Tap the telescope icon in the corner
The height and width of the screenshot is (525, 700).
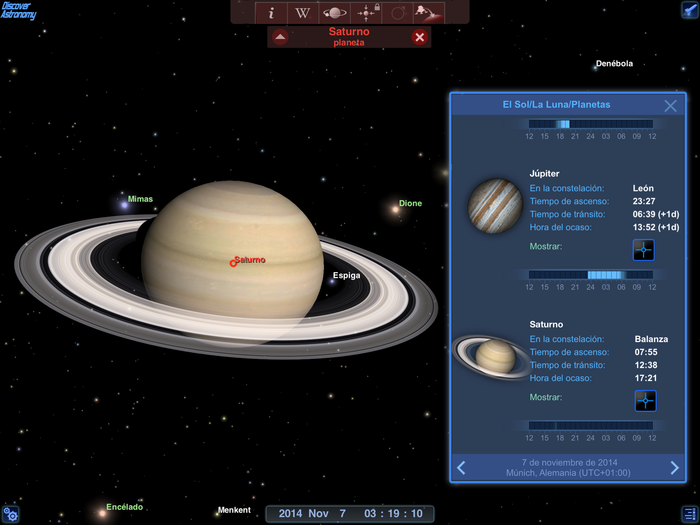coord(689,10)
